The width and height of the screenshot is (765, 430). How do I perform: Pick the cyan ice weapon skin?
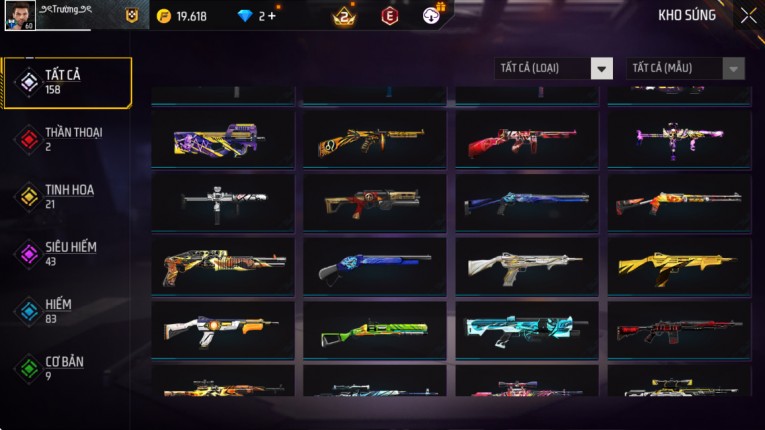527,330
